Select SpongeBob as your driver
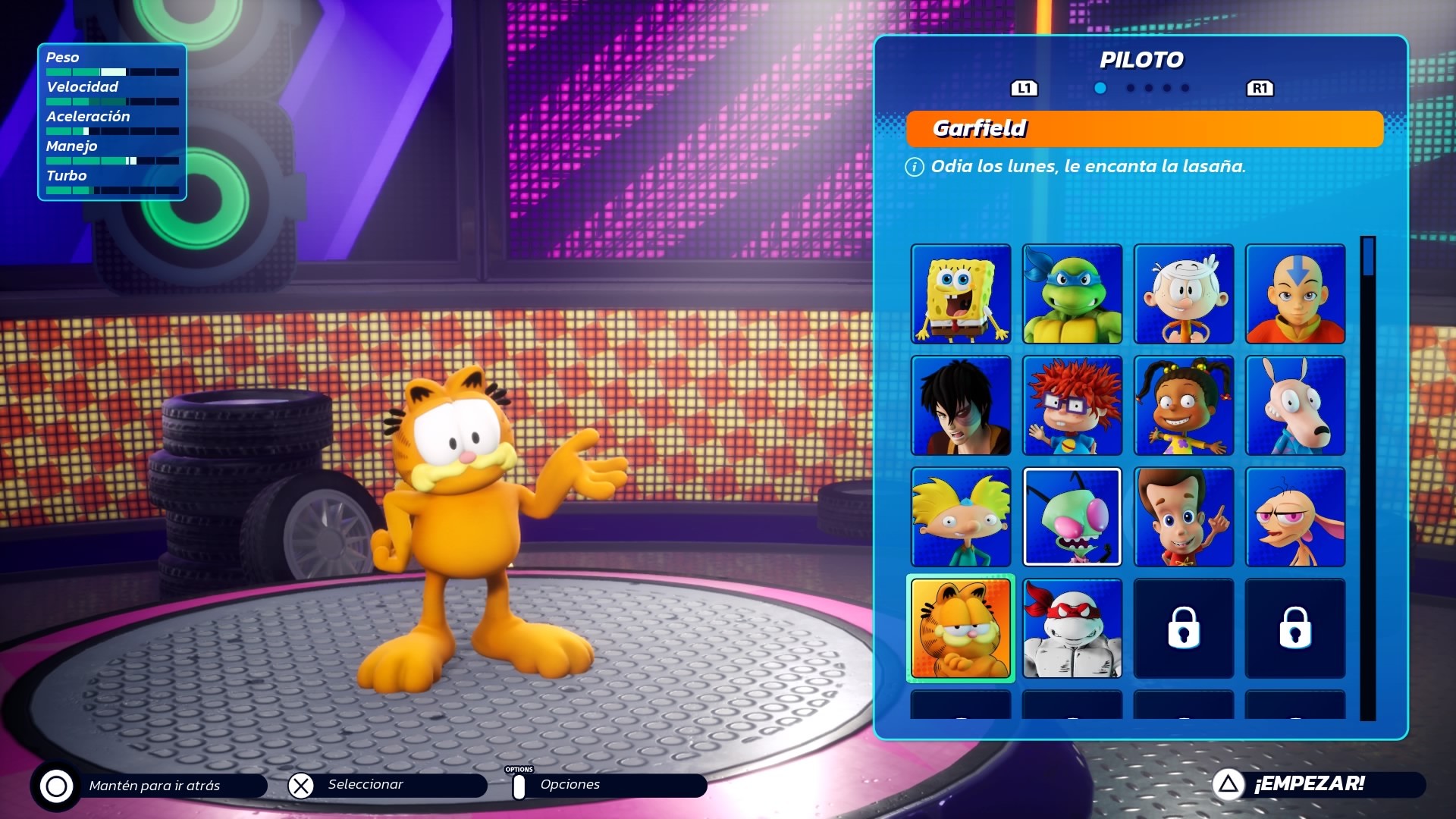Image resolution: width=1456 pixels, height=819 pixels. coord(960,295)
